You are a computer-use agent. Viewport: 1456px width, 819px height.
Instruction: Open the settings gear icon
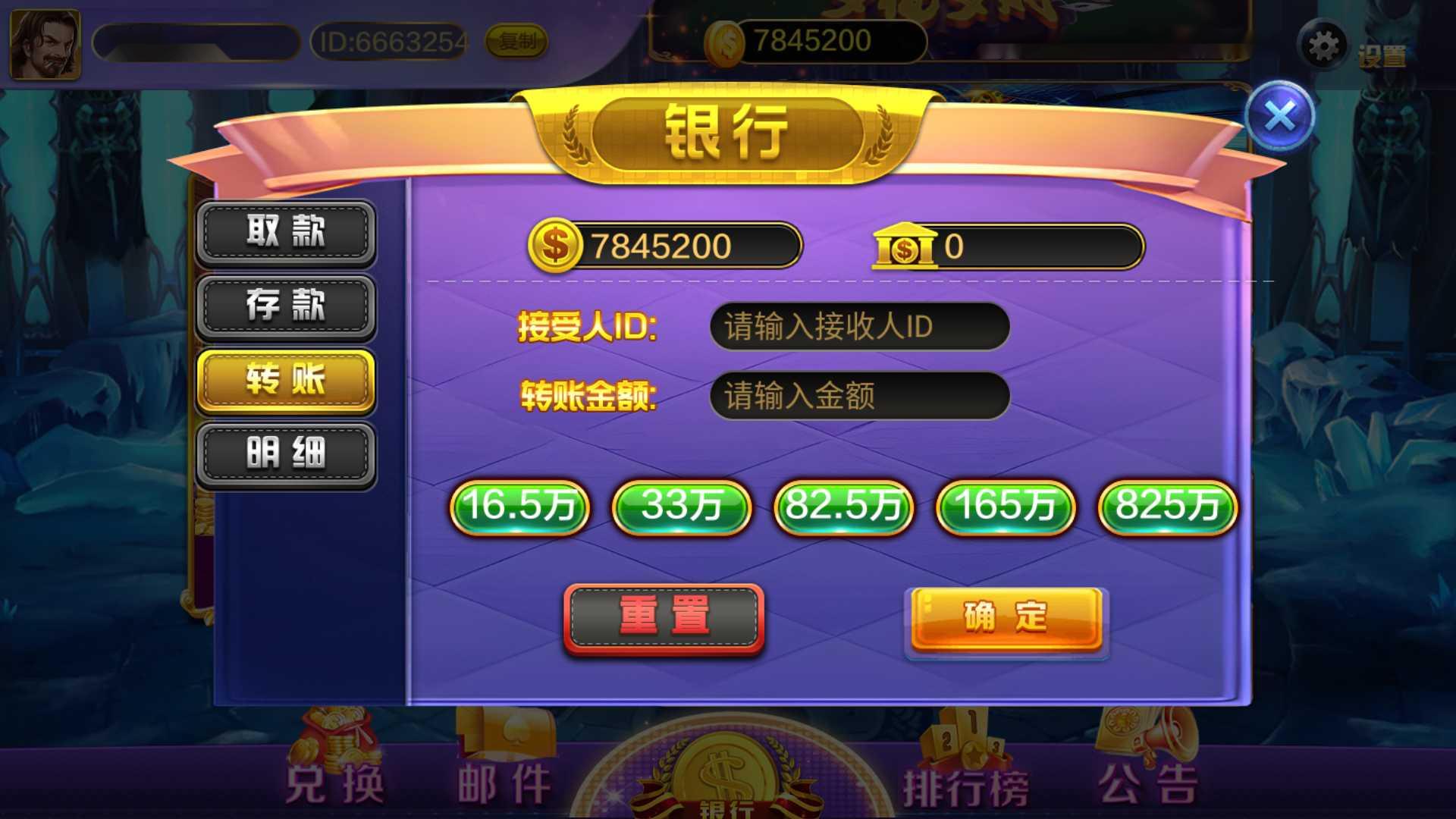1323,44
